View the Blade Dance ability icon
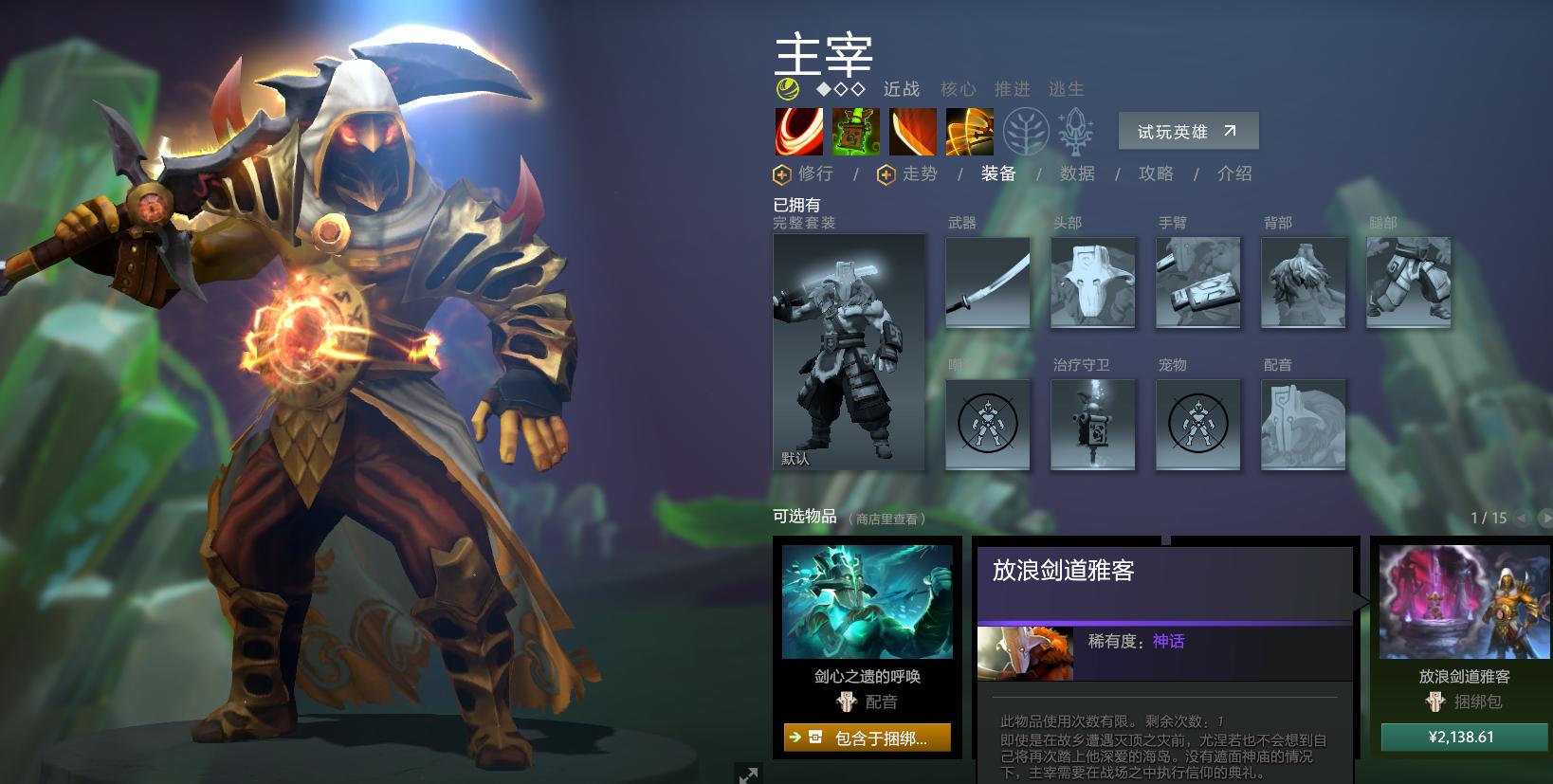This screenshot has width=1553, height=784. 914,131
